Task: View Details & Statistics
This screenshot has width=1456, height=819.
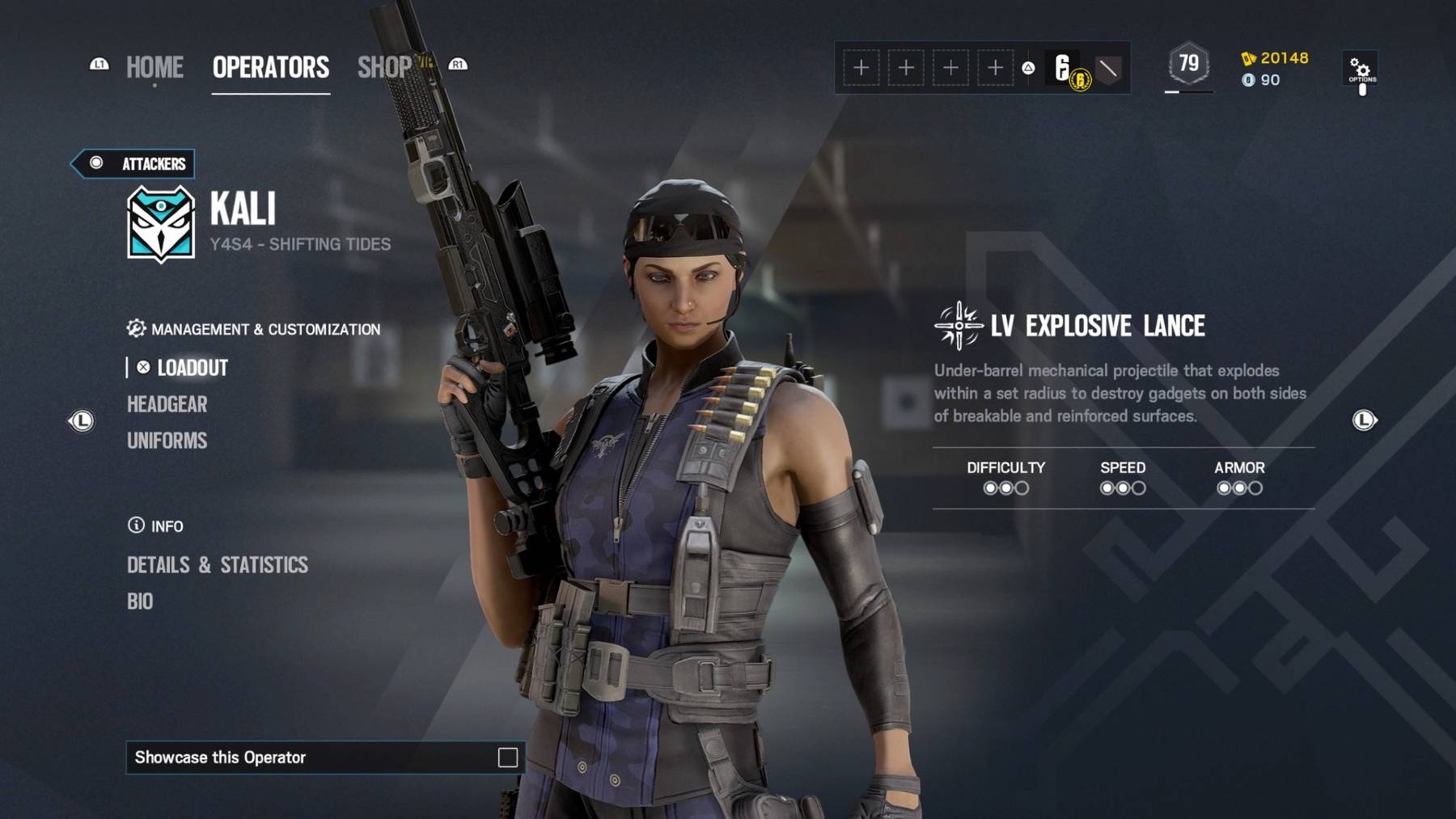Action: point(217,564)
